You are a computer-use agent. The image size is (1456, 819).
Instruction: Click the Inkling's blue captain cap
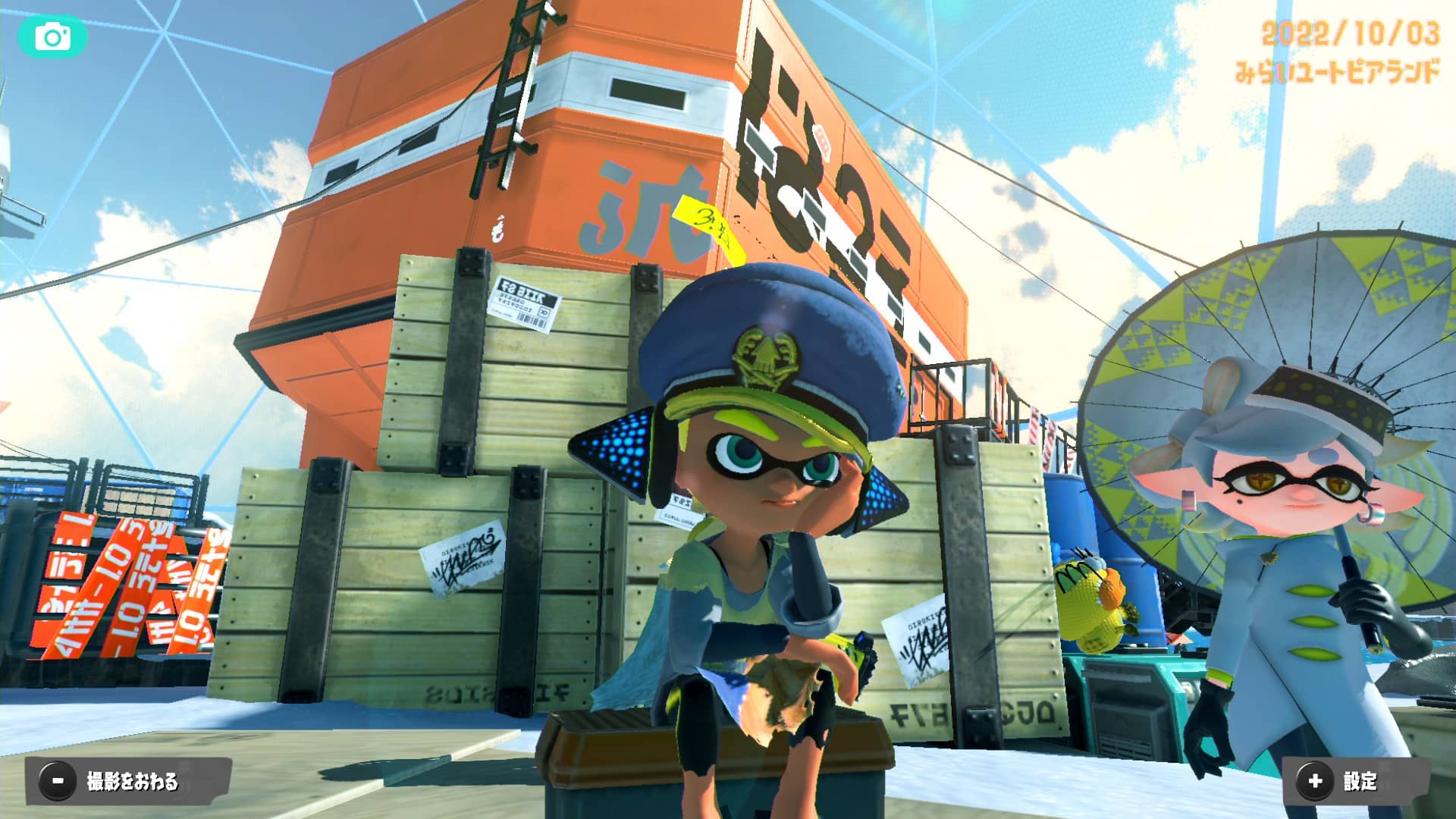(766, 334)
